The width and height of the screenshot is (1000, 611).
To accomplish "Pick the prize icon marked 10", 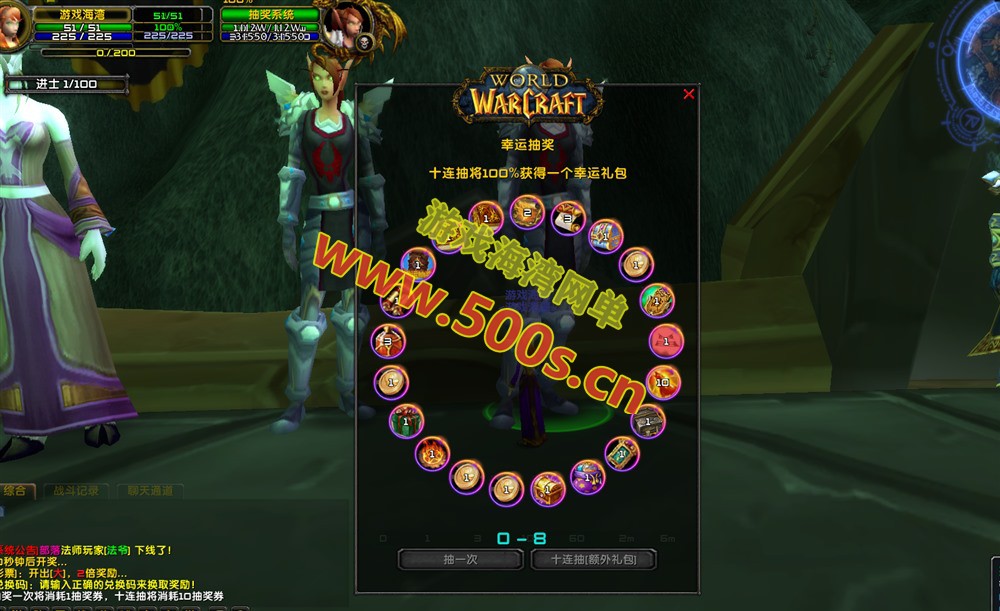I will point(663,381).
